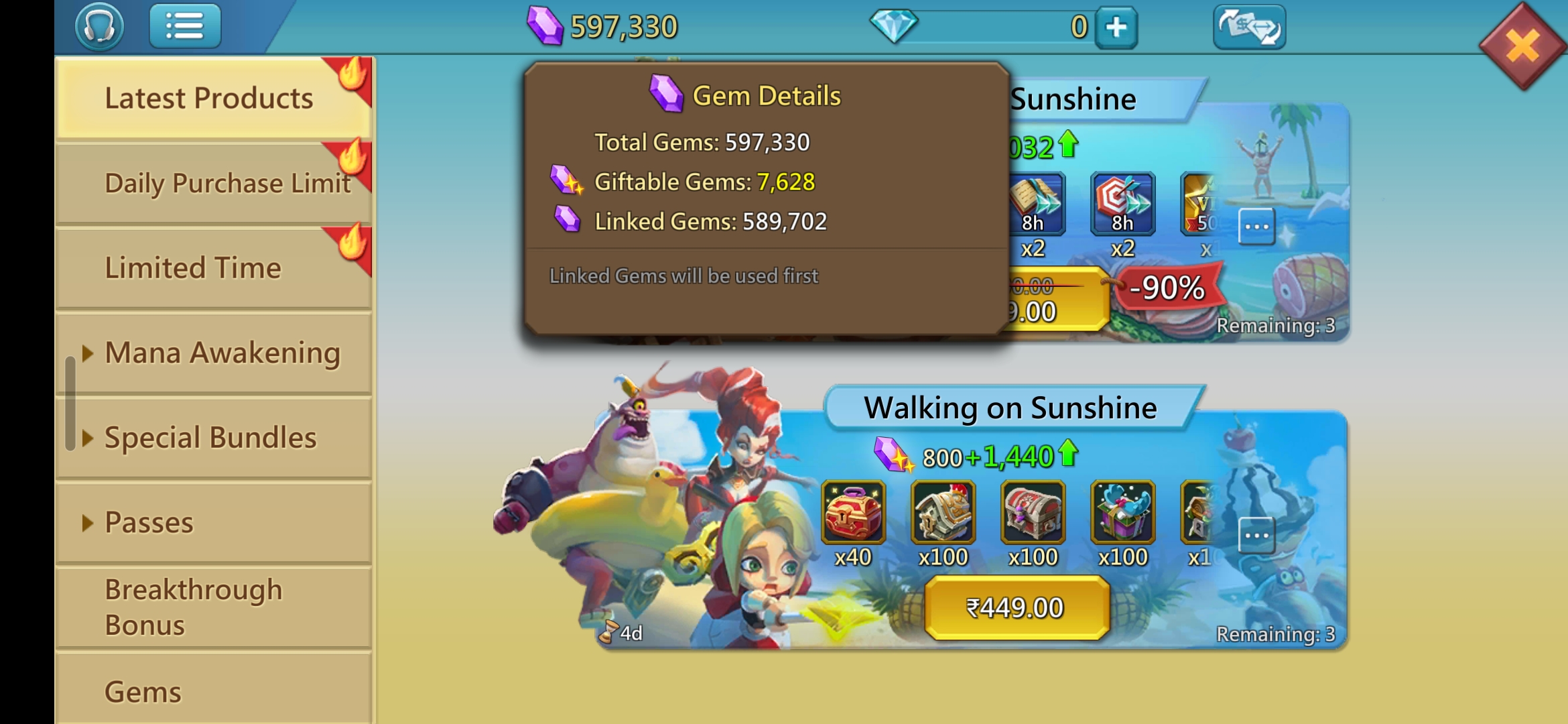Show more items in the ₹449 bundle
Image resolution: width=1568 pixels, height=724 pixels.
[1256, 536]
